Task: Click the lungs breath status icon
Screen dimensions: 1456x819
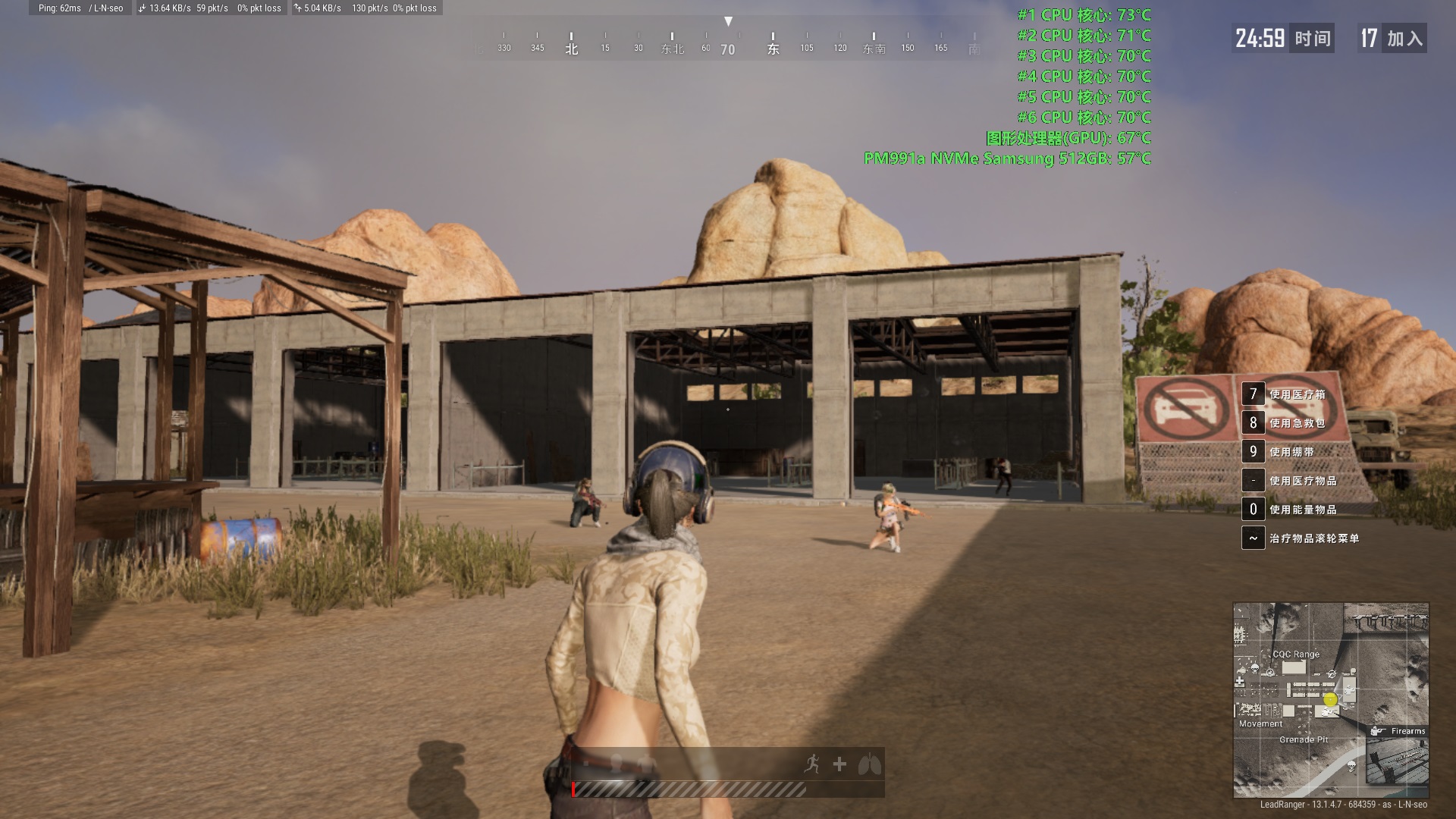Action: (x=869, y=764)
